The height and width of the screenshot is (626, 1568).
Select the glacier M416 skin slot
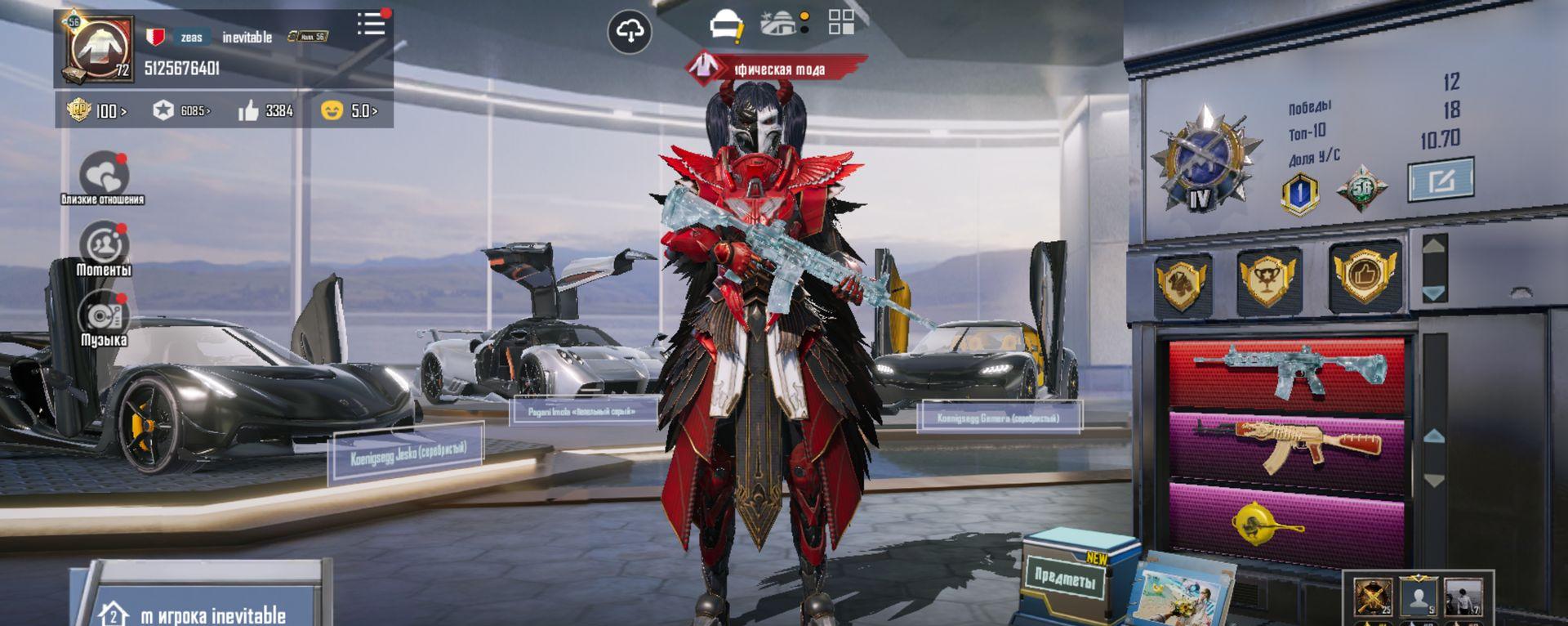click(x=1287, y=373)
